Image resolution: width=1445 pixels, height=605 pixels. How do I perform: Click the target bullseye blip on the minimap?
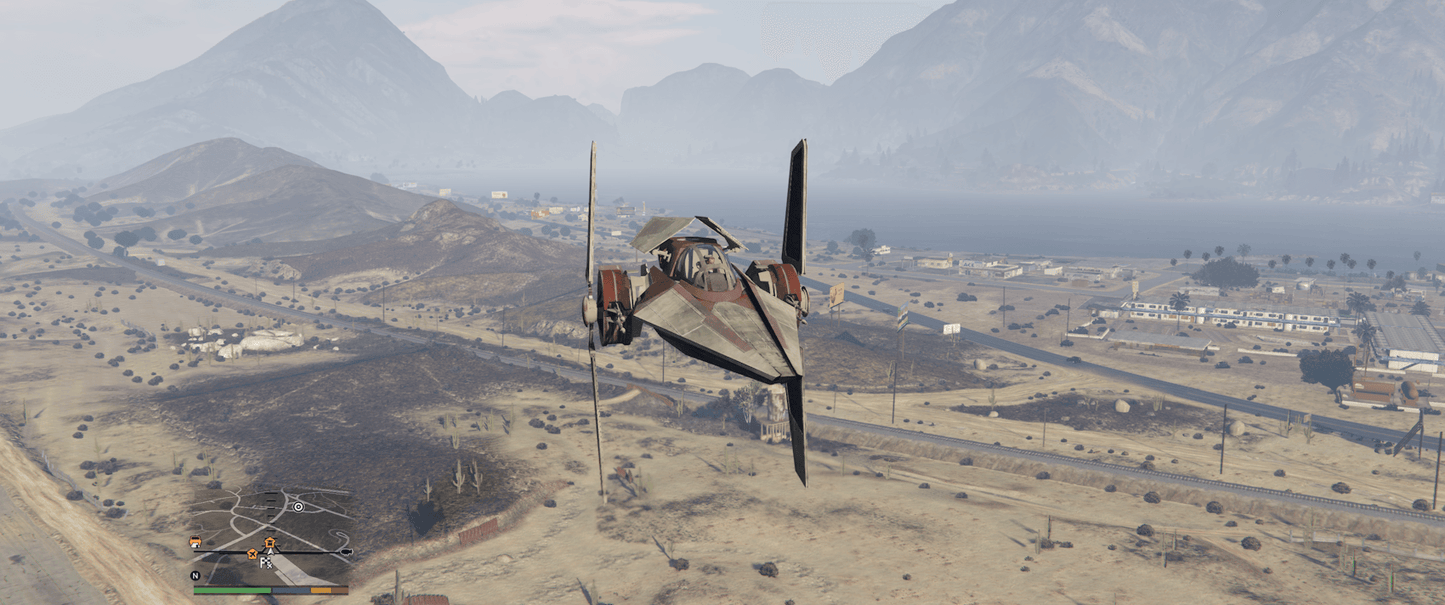click(x=298, y=507)
